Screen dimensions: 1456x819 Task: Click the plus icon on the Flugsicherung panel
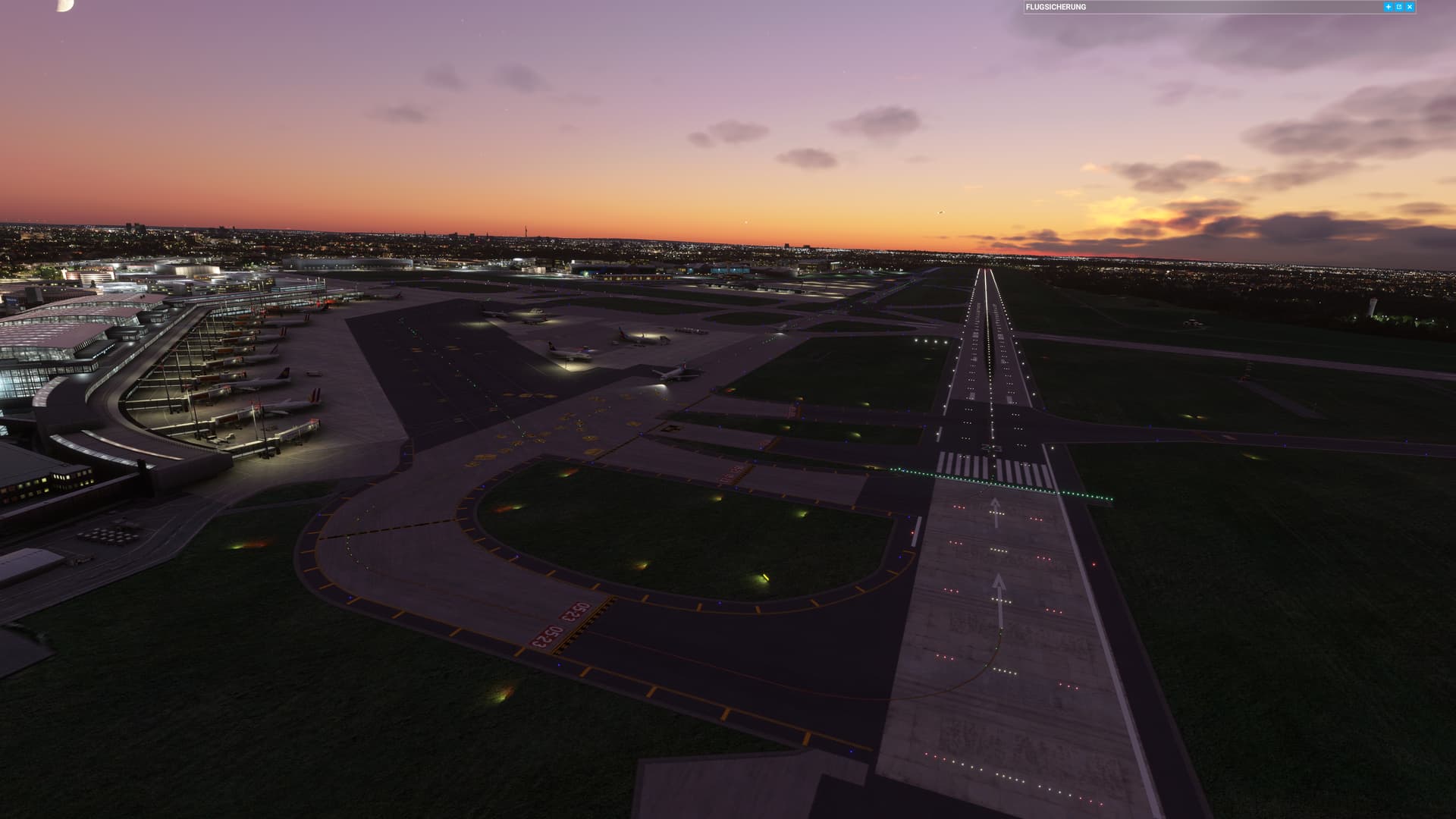(1389, 7)
